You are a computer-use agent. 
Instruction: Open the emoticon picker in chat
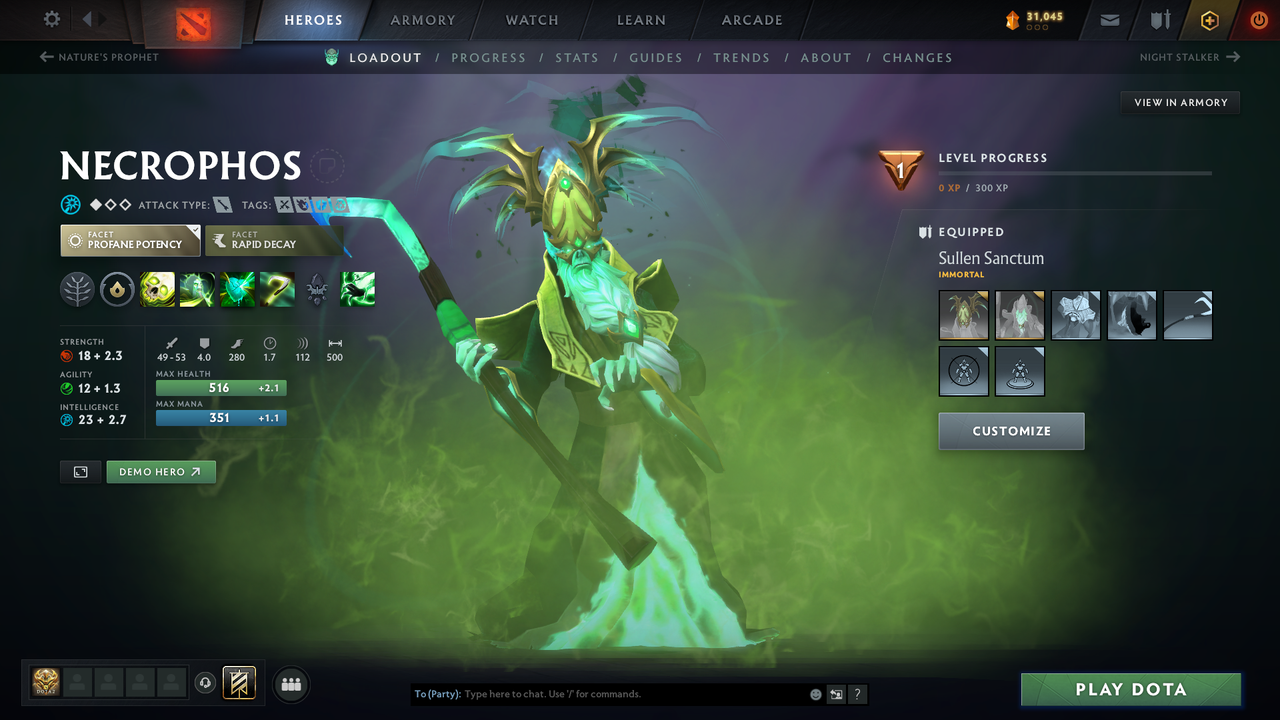tap(815, 693)
